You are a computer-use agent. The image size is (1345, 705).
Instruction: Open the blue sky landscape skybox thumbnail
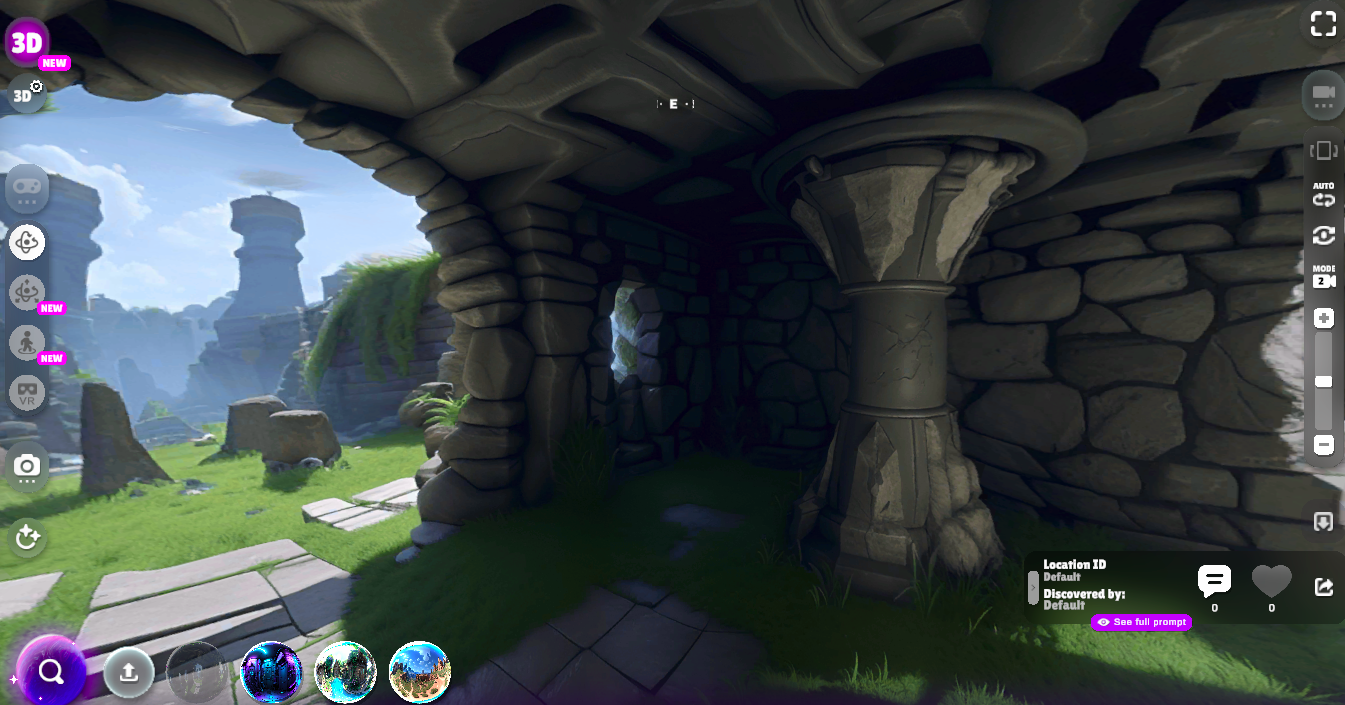(x=419, y=672)
